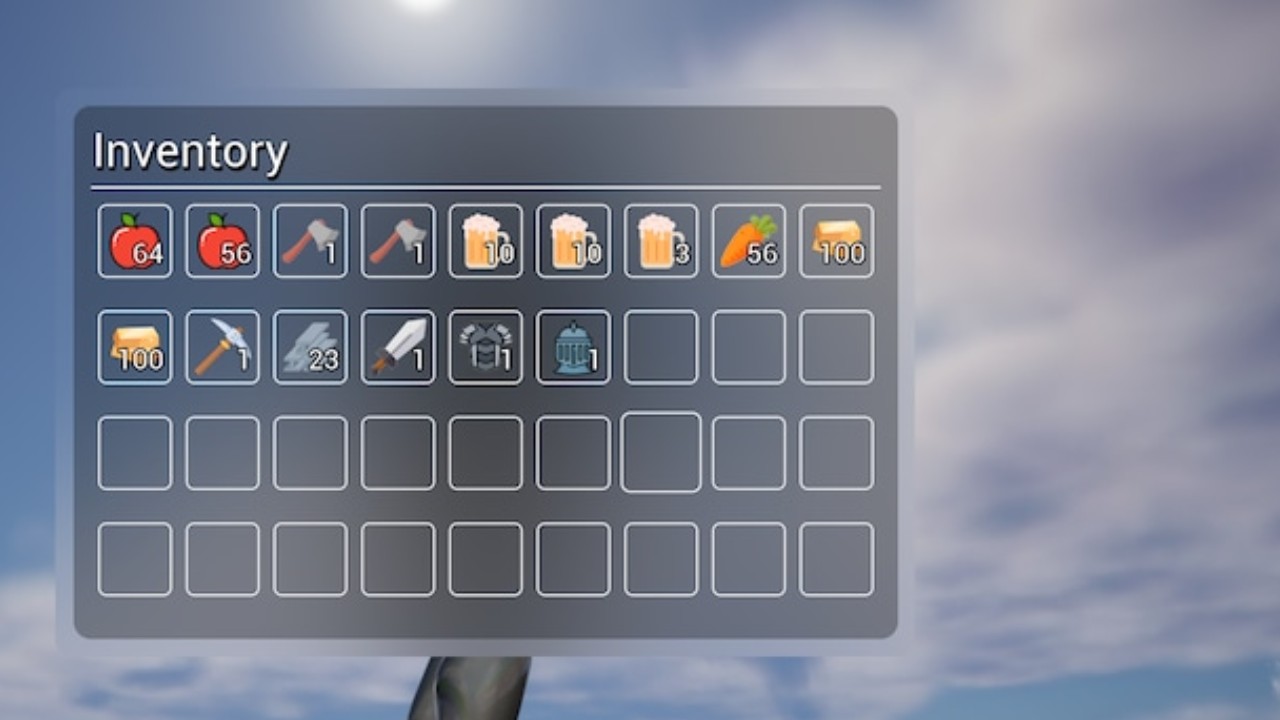1280x720 pixels.
Task: Select the gold bar stack in top row
Action: point(836,241)
